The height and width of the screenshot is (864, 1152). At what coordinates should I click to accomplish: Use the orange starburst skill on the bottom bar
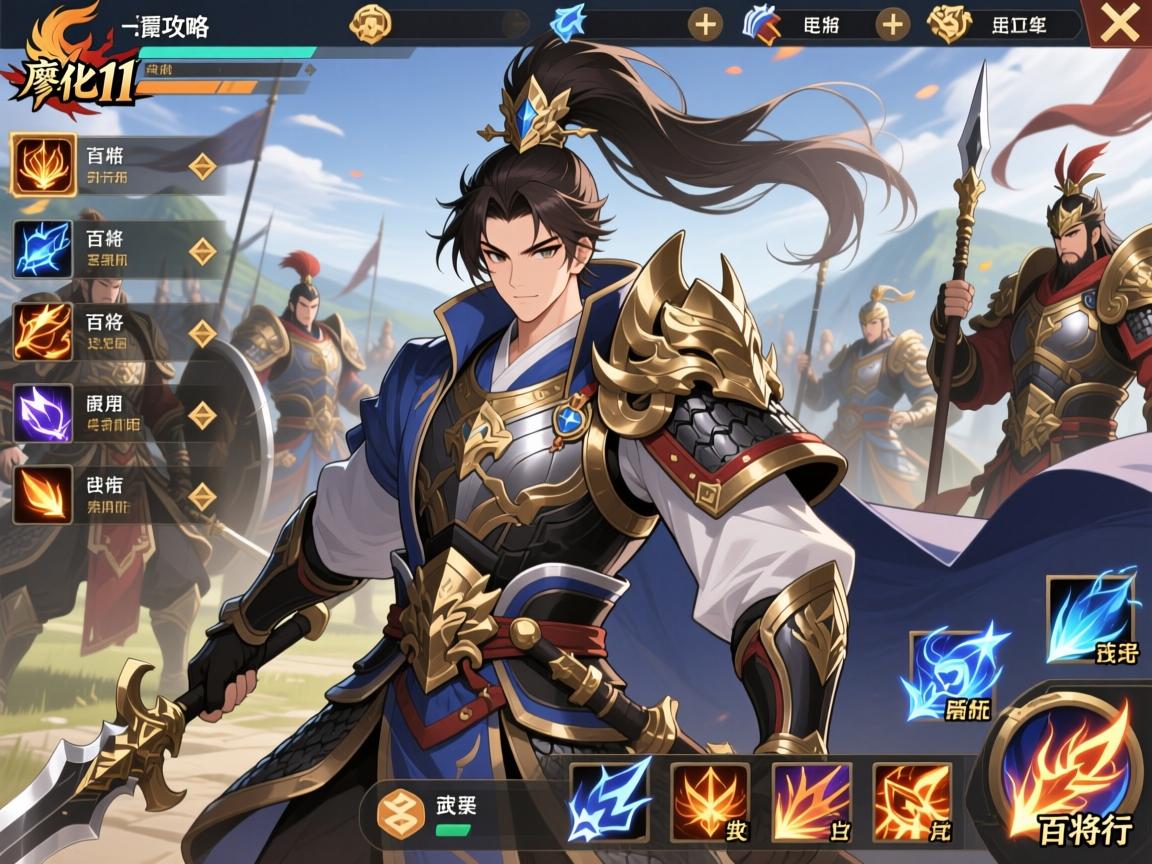point(709,801)
